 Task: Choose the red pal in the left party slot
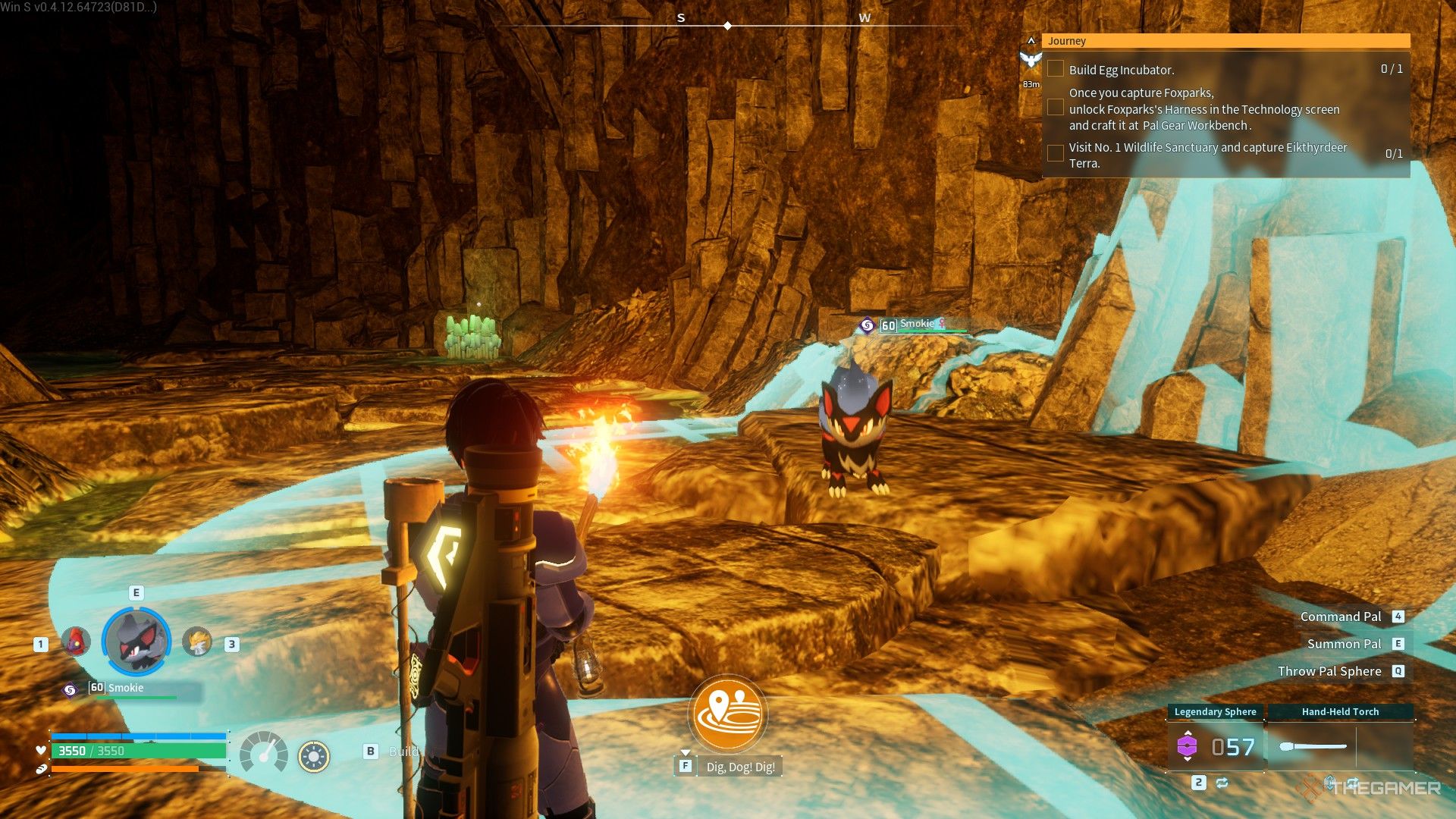coord(76,642)
